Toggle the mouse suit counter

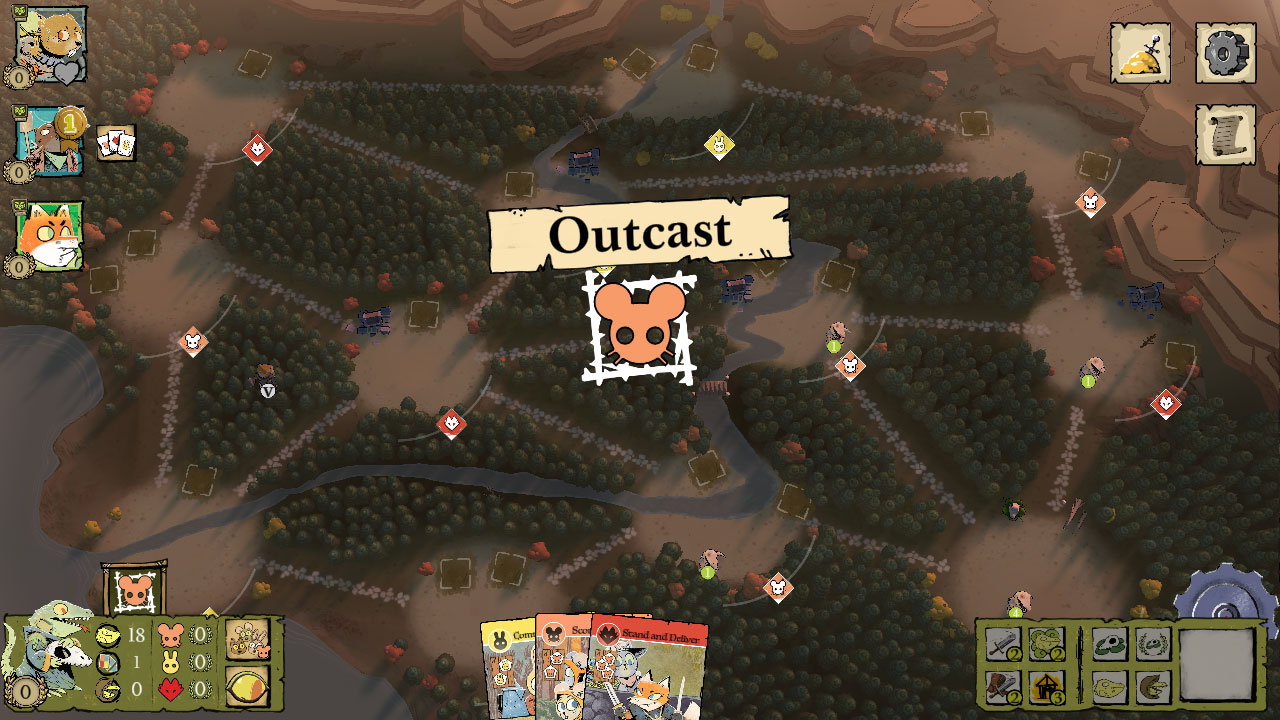click(x=172, y=633)
